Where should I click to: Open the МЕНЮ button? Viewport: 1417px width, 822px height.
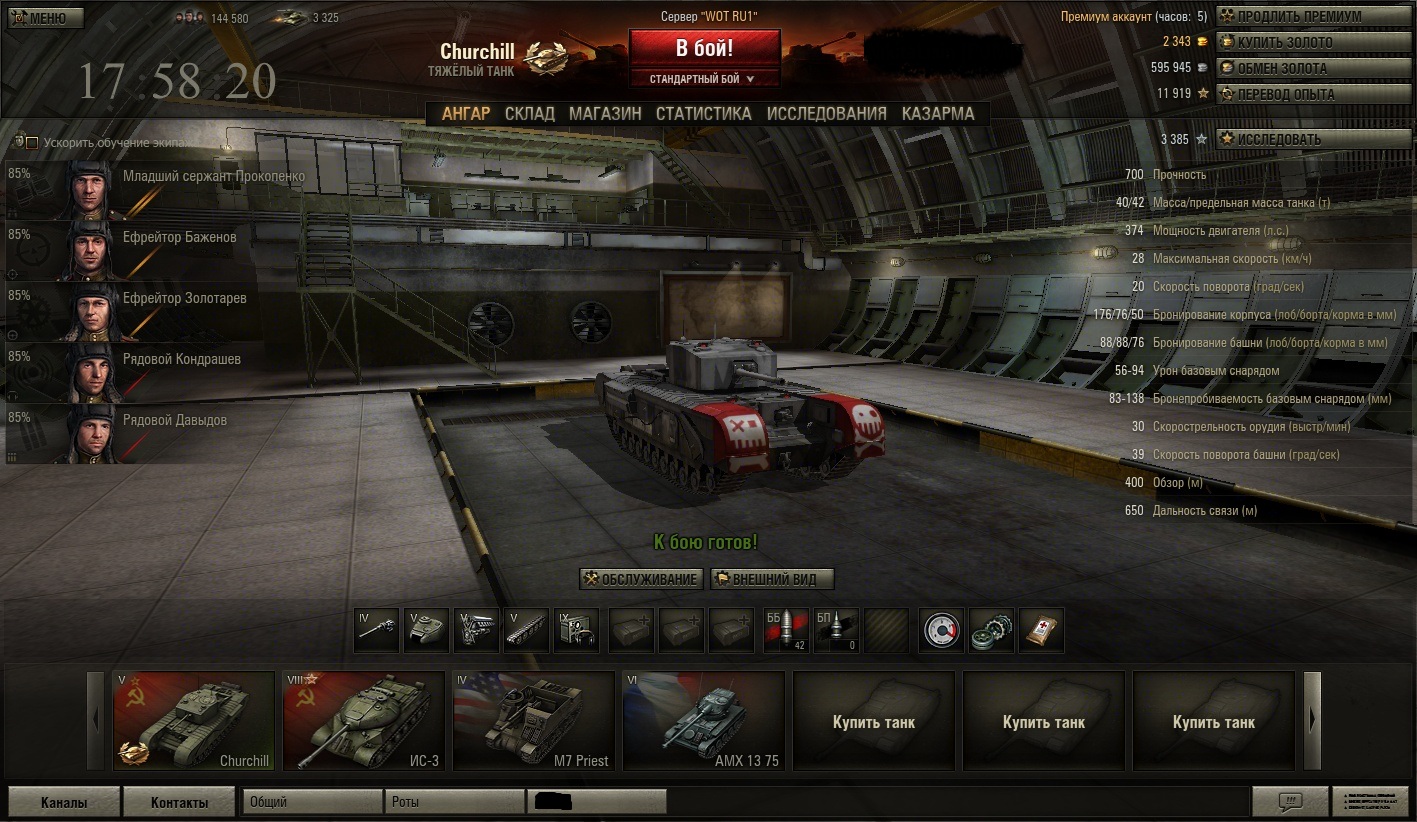[46, 18]
